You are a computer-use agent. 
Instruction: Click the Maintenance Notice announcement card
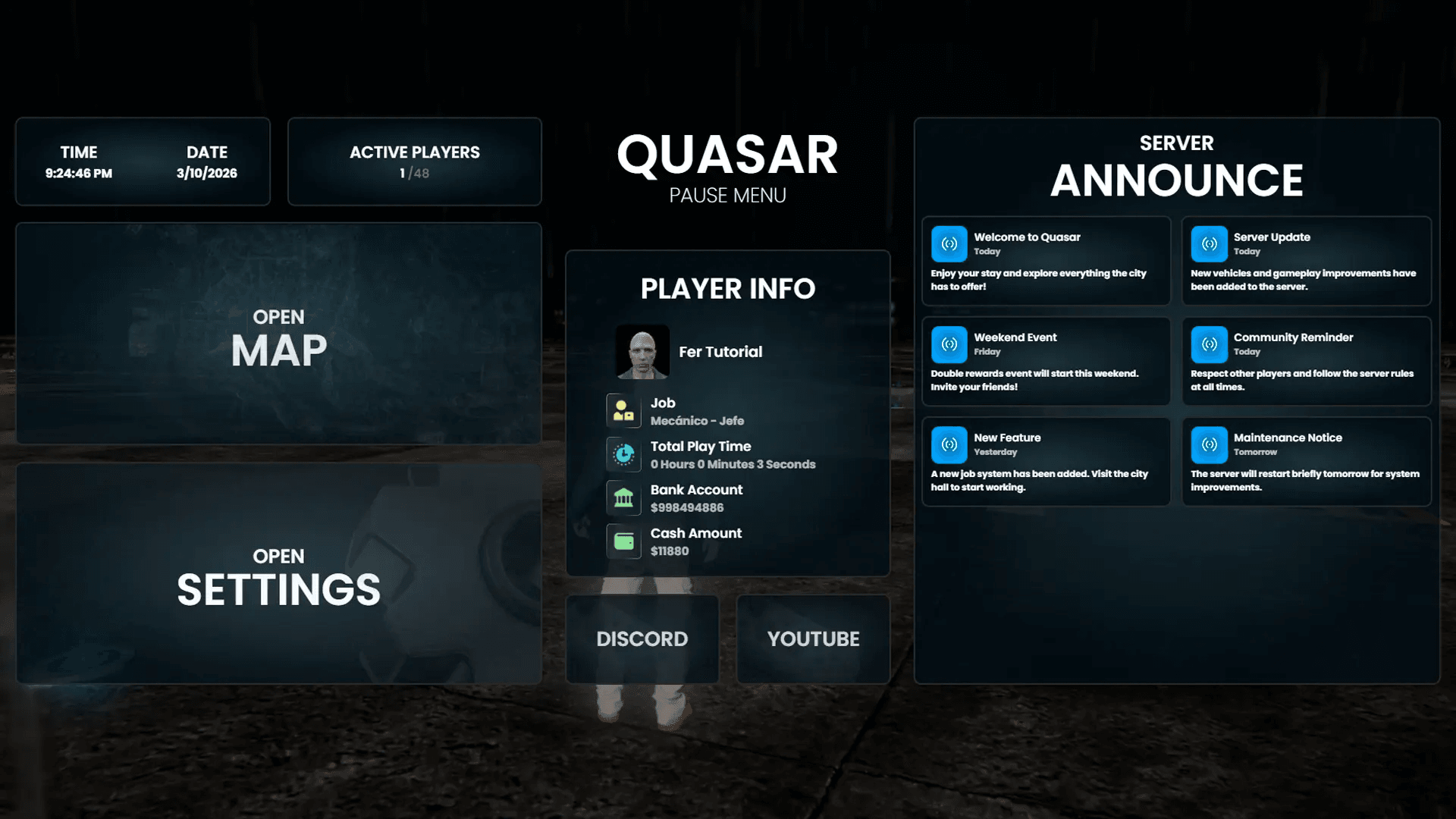pyautogui.click(x=1306, y=460)
